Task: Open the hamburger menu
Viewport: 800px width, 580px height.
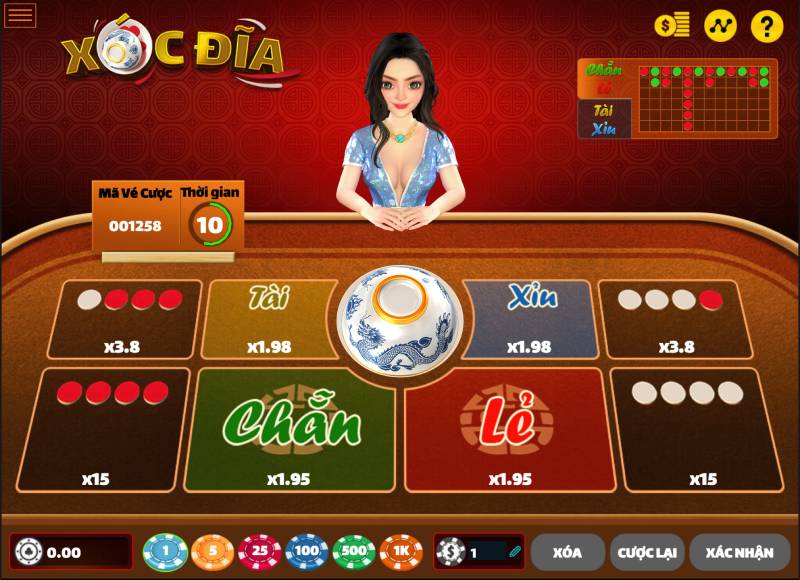Action: (20, 15)
